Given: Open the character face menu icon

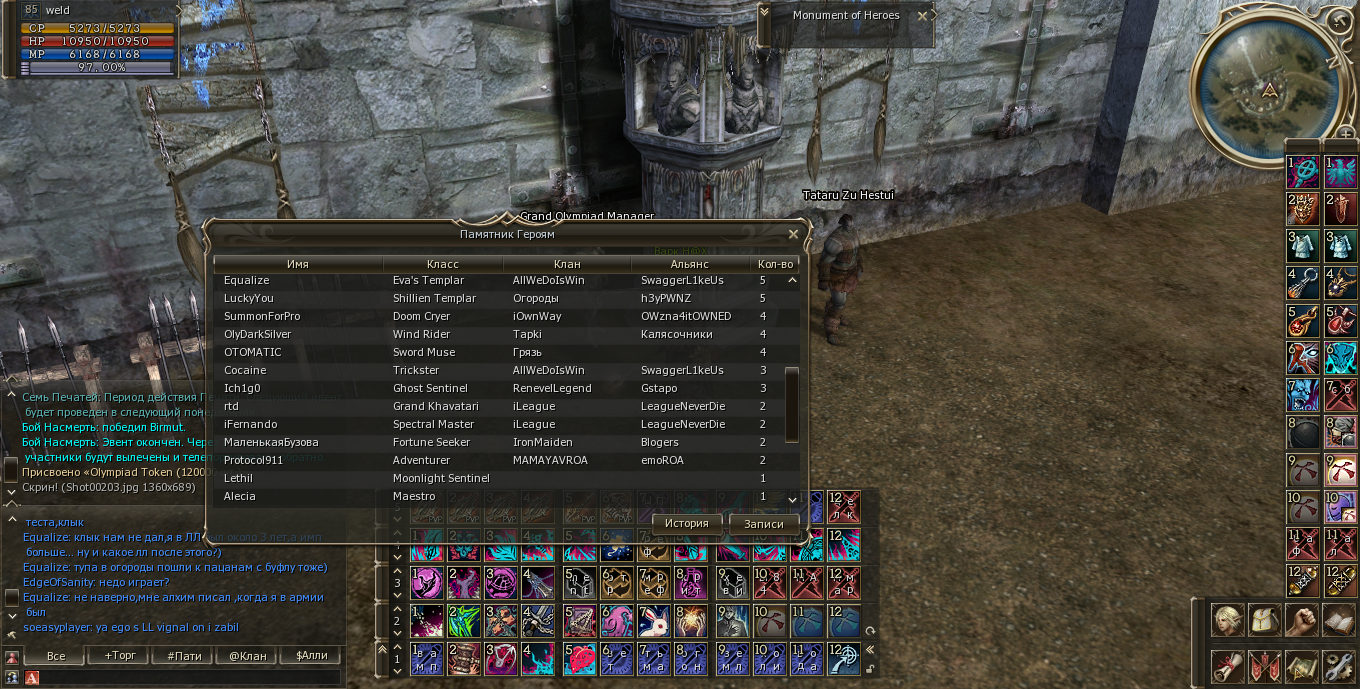Looking at the screenshot, I should 1228,621.
